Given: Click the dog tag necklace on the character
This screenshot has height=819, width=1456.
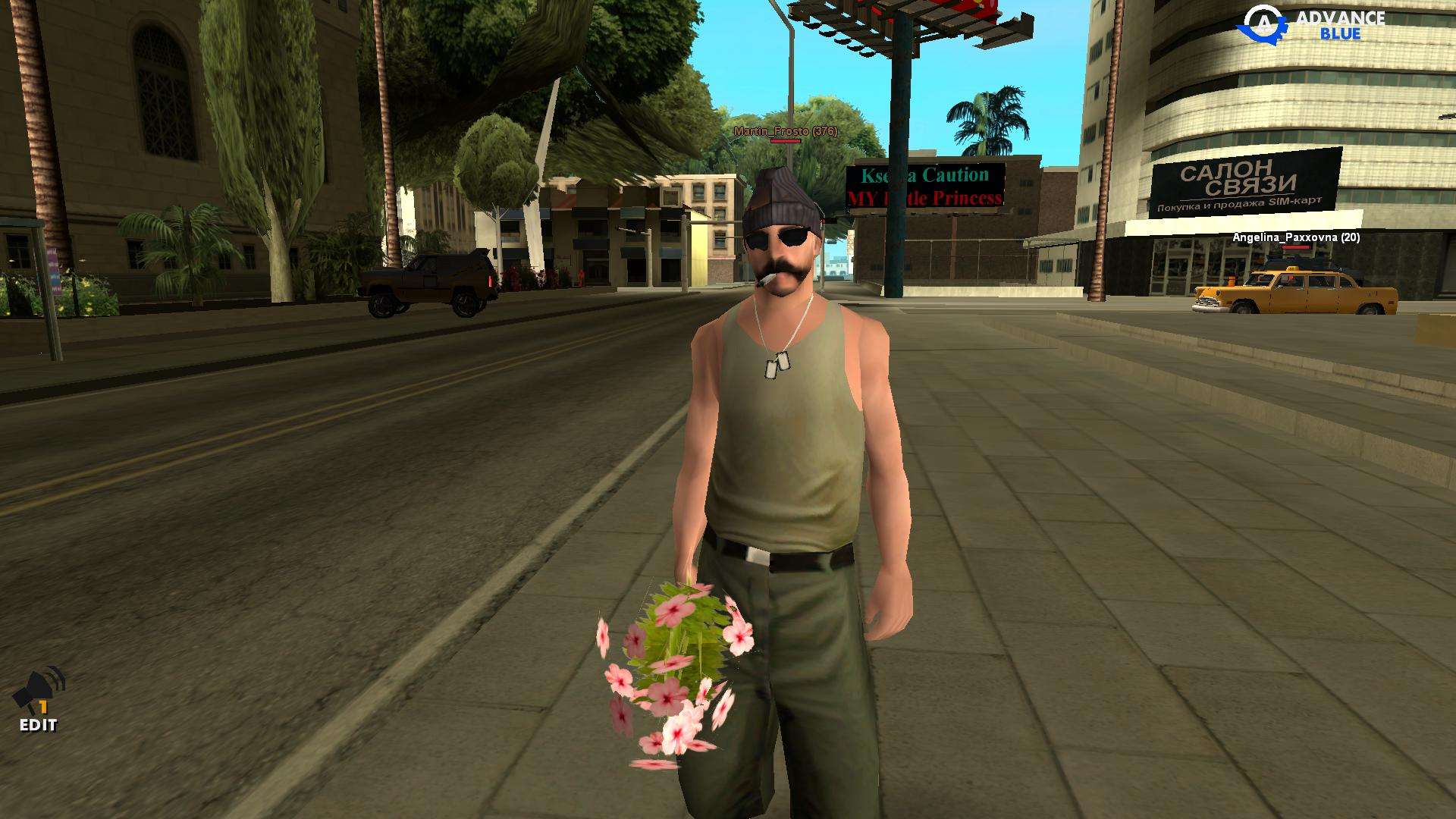Looking at the screenshot, I should [x=778, y=366].
